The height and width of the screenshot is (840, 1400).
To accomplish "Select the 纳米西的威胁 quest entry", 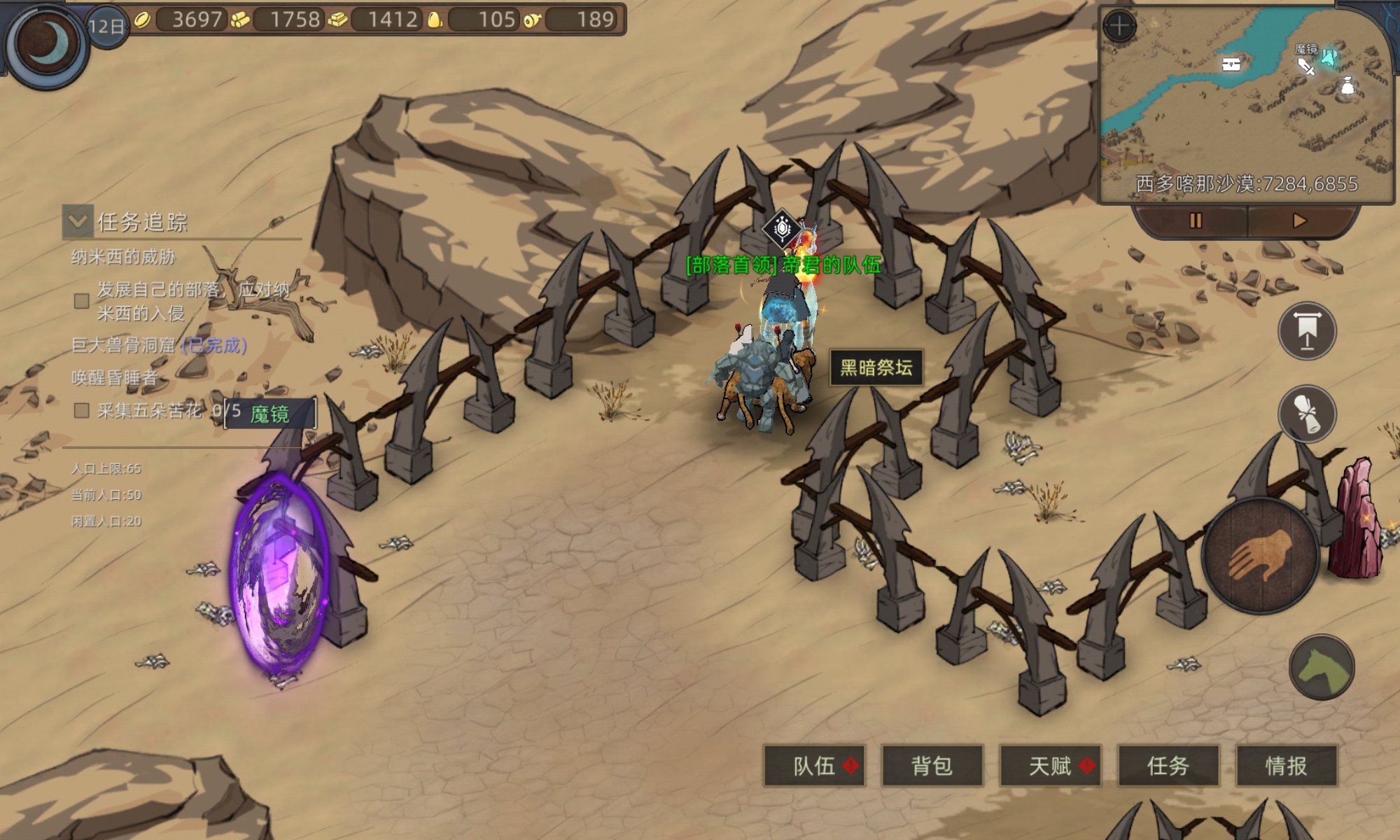I will click(123, 257).
